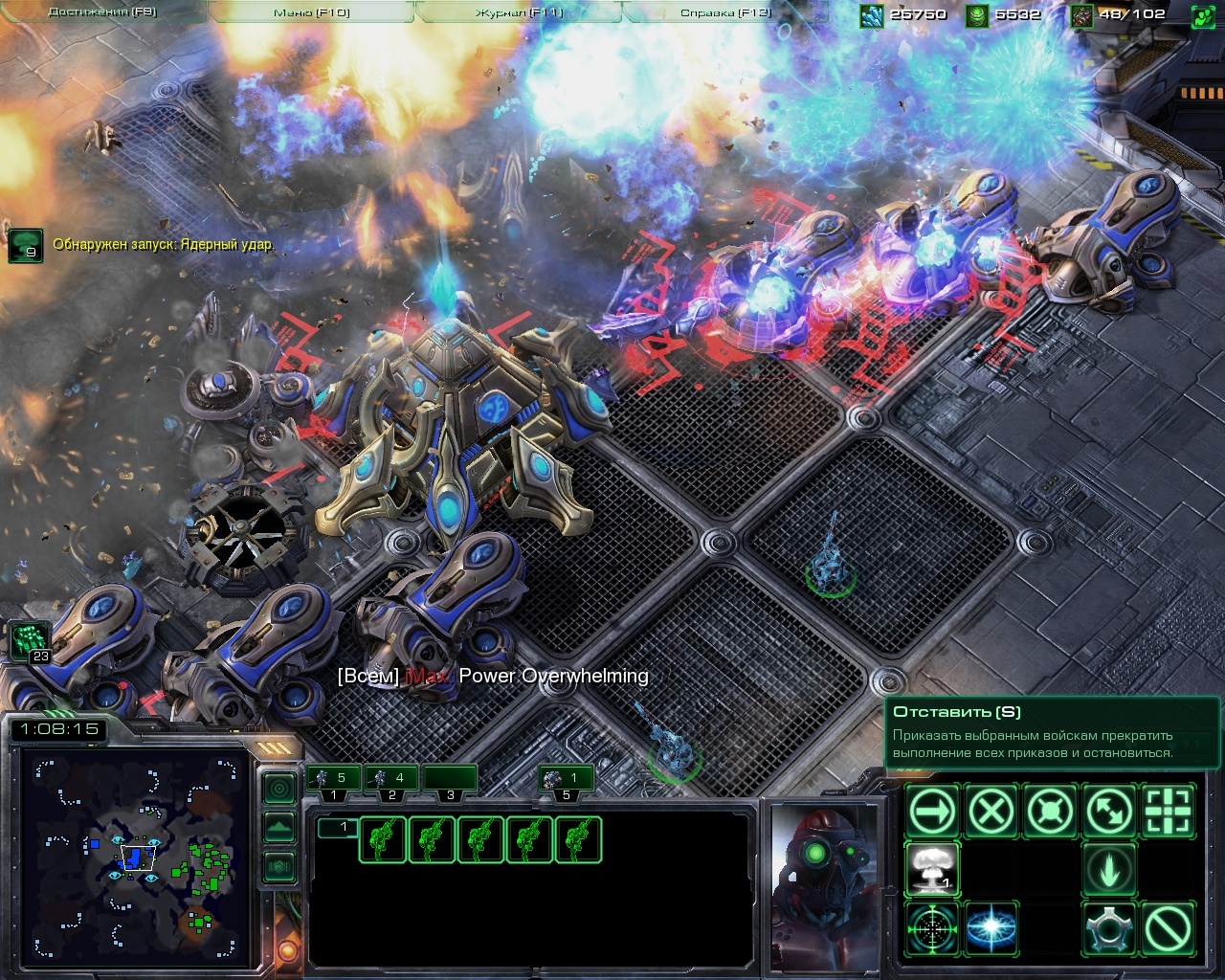
Task: Activate the Ghost Snipe crosshair ability
Action: coord(932,928)
